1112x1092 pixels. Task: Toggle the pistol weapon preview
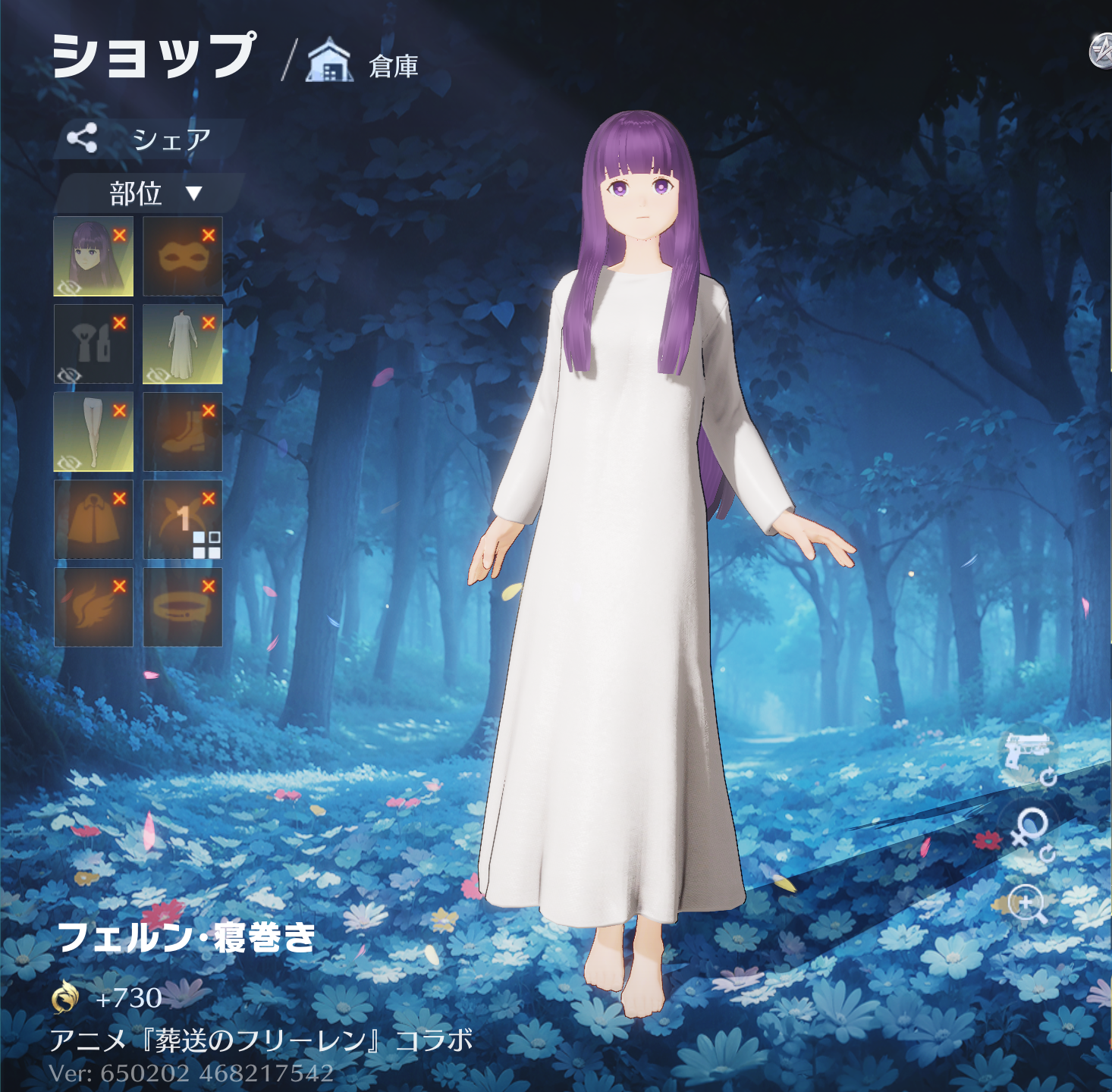click(x=1029, y=755)
